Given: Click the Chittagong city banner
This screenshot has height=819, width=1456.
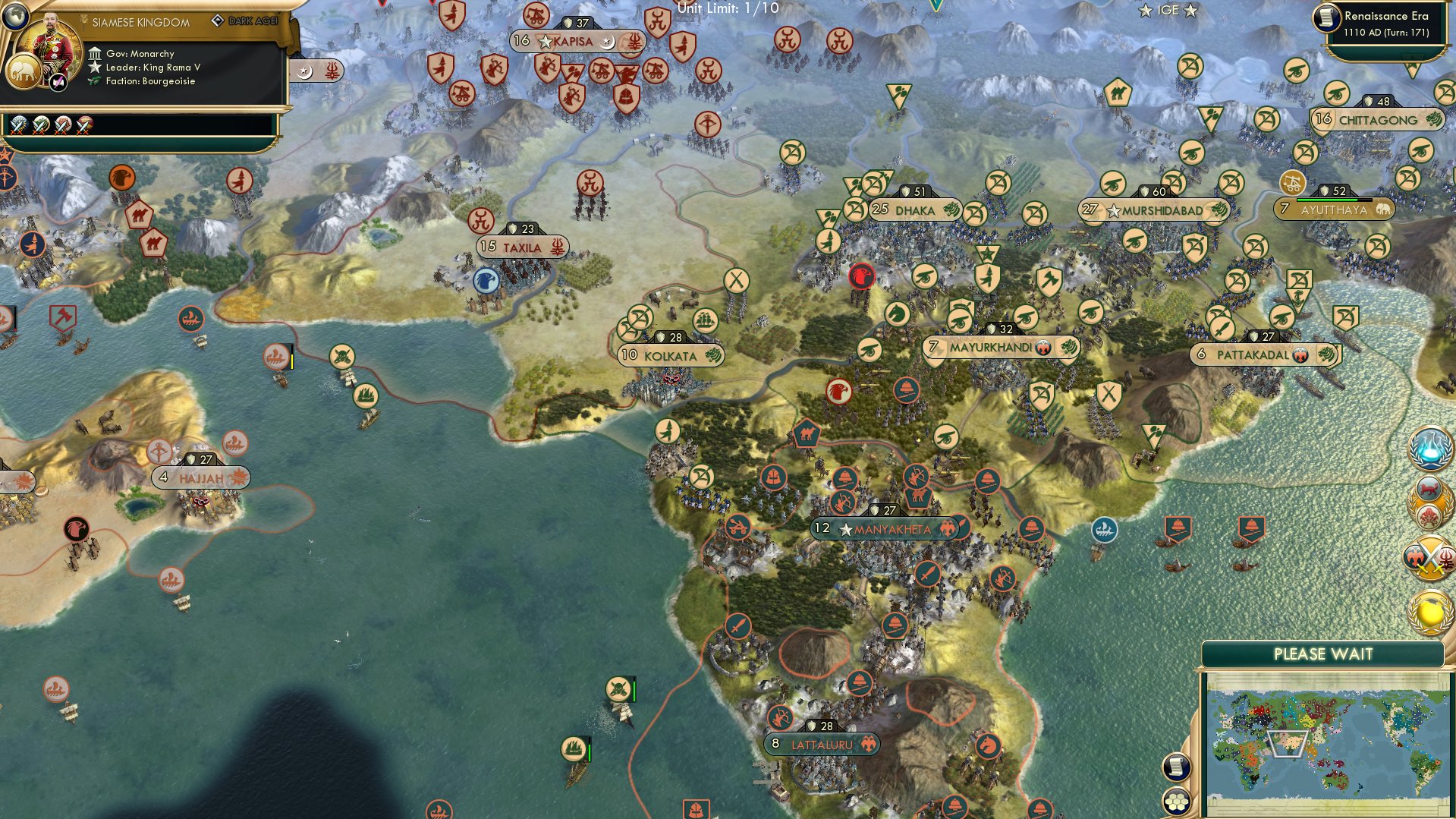Looking at the screenshot, I should click(1378, 120).
